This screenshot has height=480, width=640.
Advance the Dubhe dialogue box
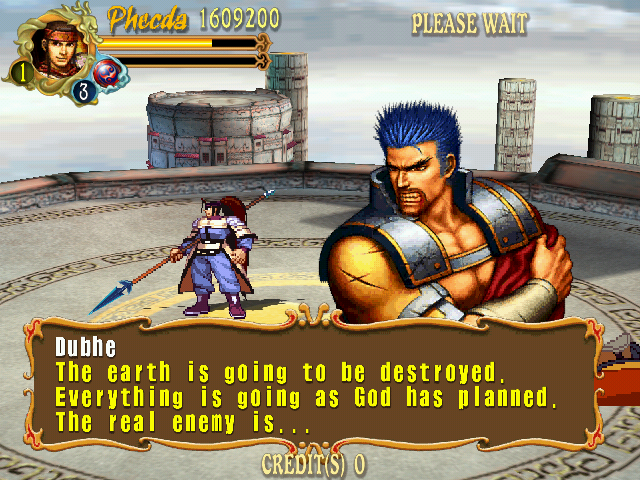(x=320, y=385)
